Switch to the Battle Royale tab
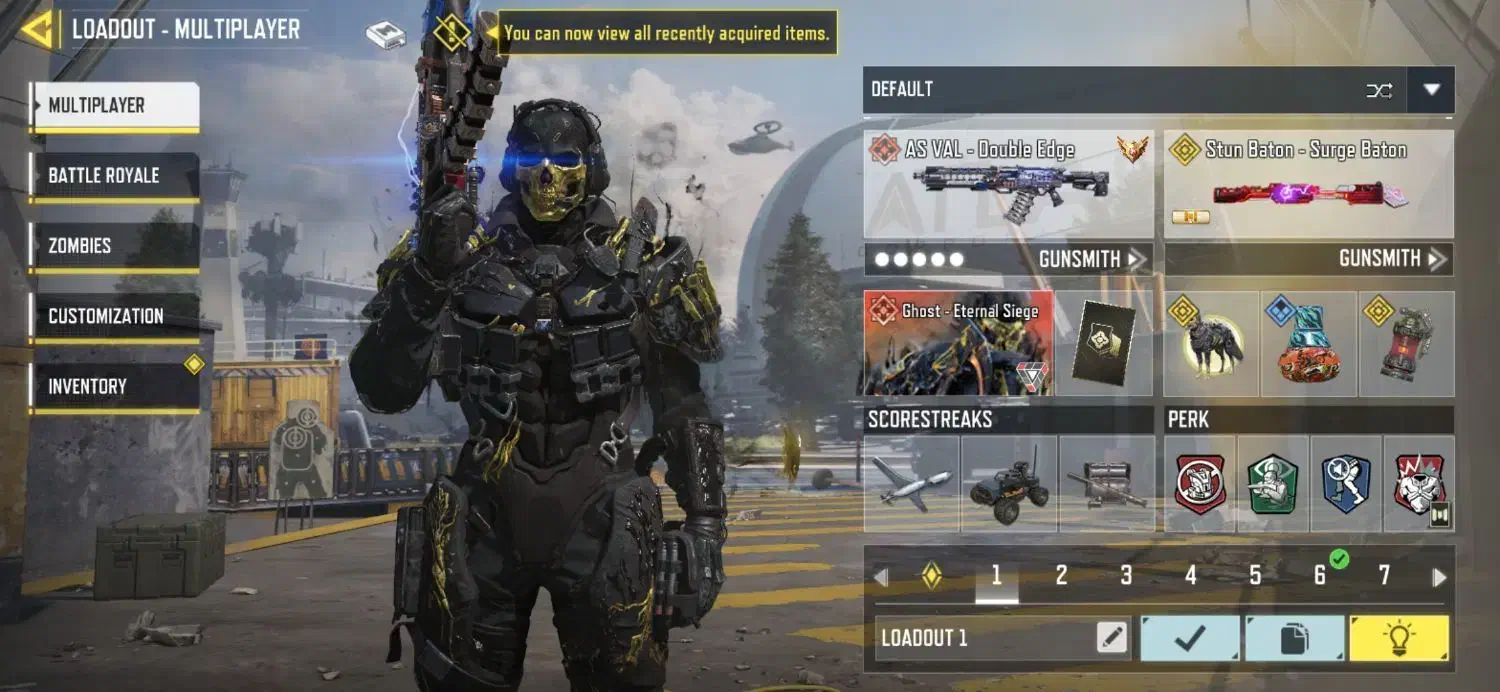This screenshot has width=1500, height=692. [x=114, y=176]
